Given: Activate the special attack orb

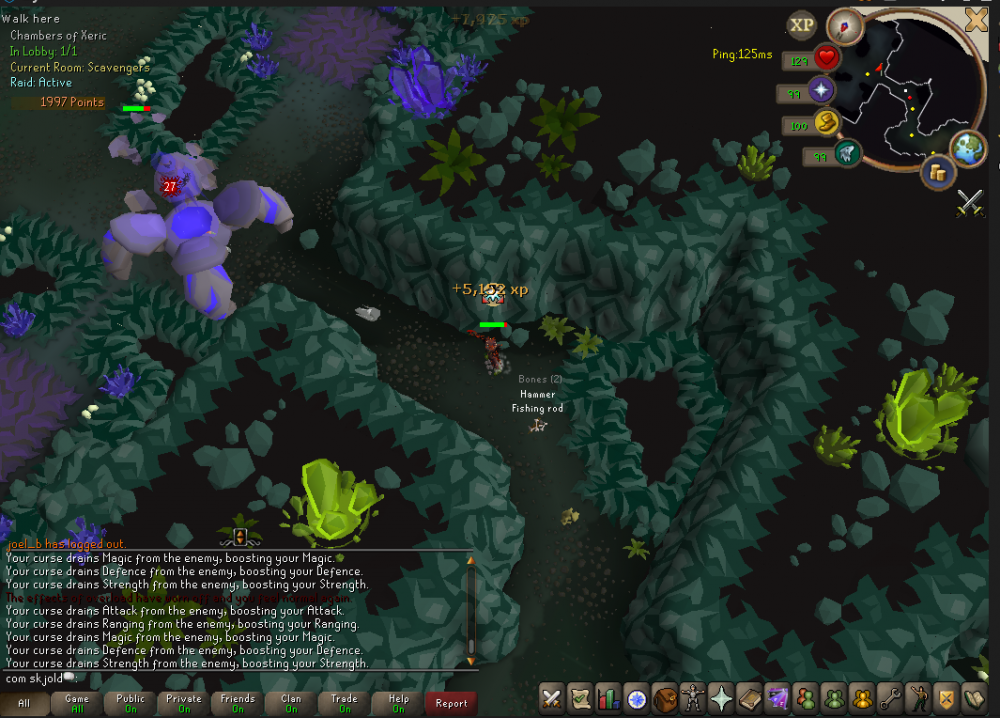Looking at the screenshot, I should point(847,155).
